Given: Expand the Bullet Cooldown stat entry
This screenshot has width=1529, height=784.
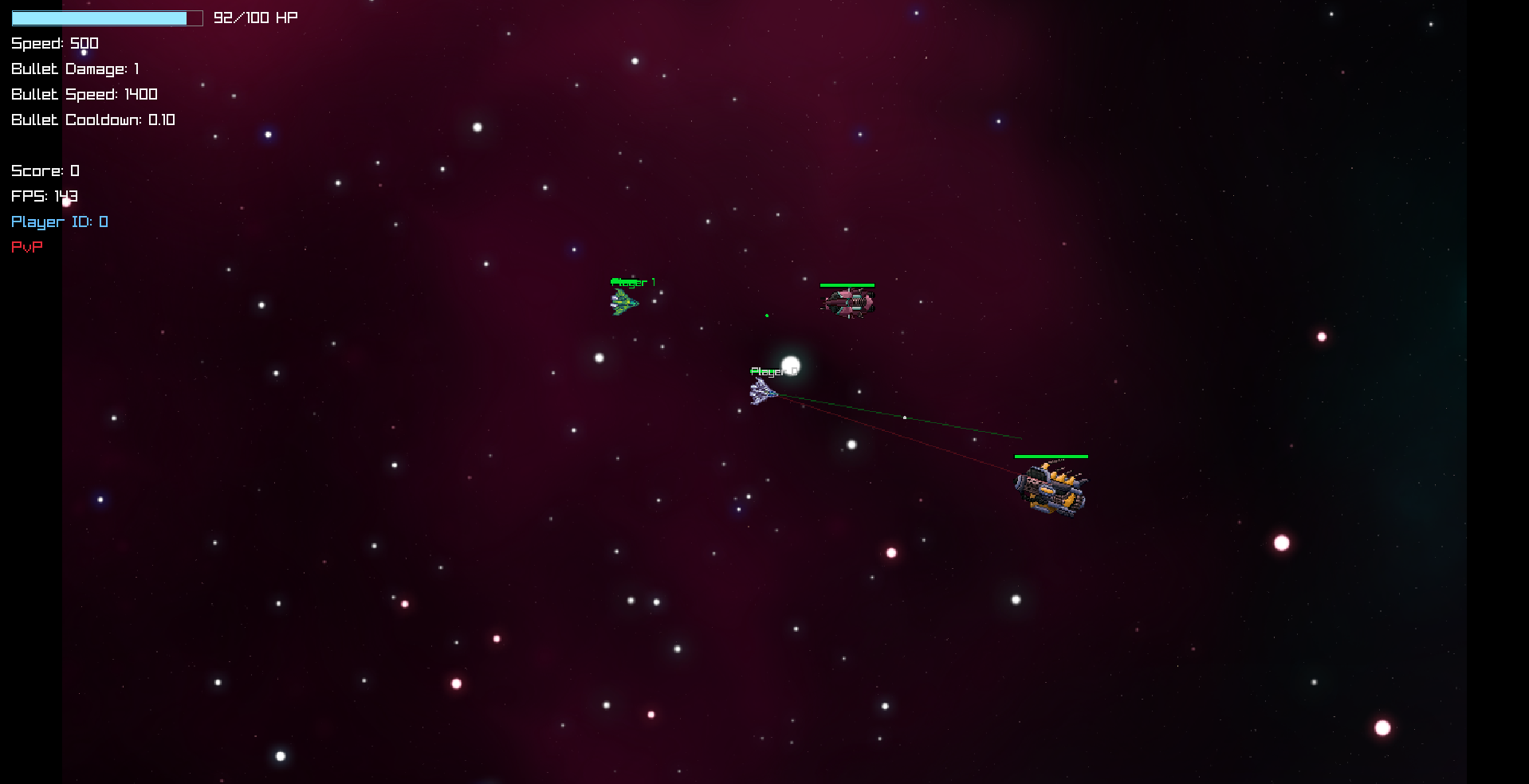Looking at the screenshot, I should (x=93, y=120).
